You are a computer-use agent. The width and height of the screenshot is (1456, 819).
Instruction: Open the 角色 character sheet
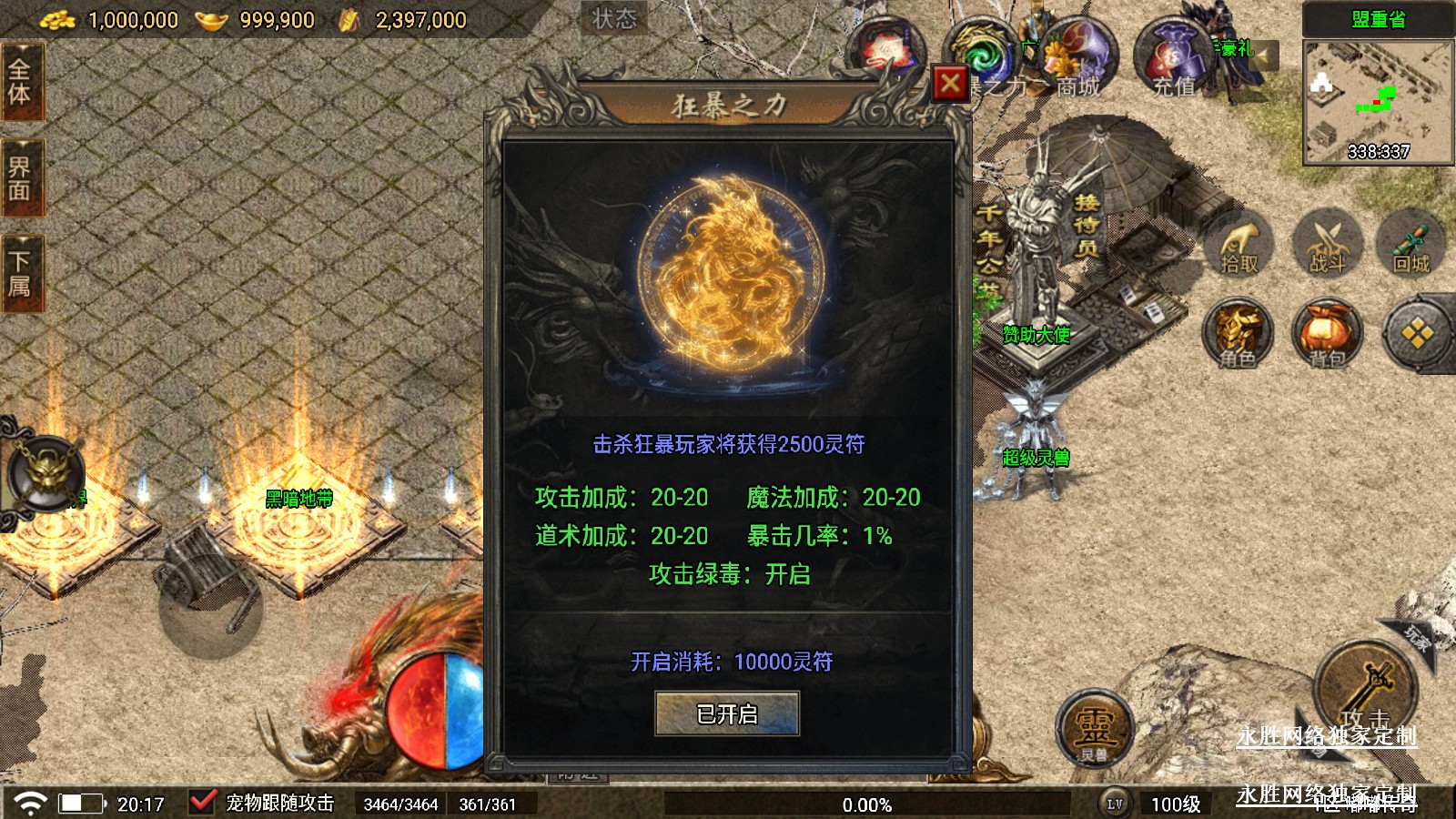[x=1238, y=335]
